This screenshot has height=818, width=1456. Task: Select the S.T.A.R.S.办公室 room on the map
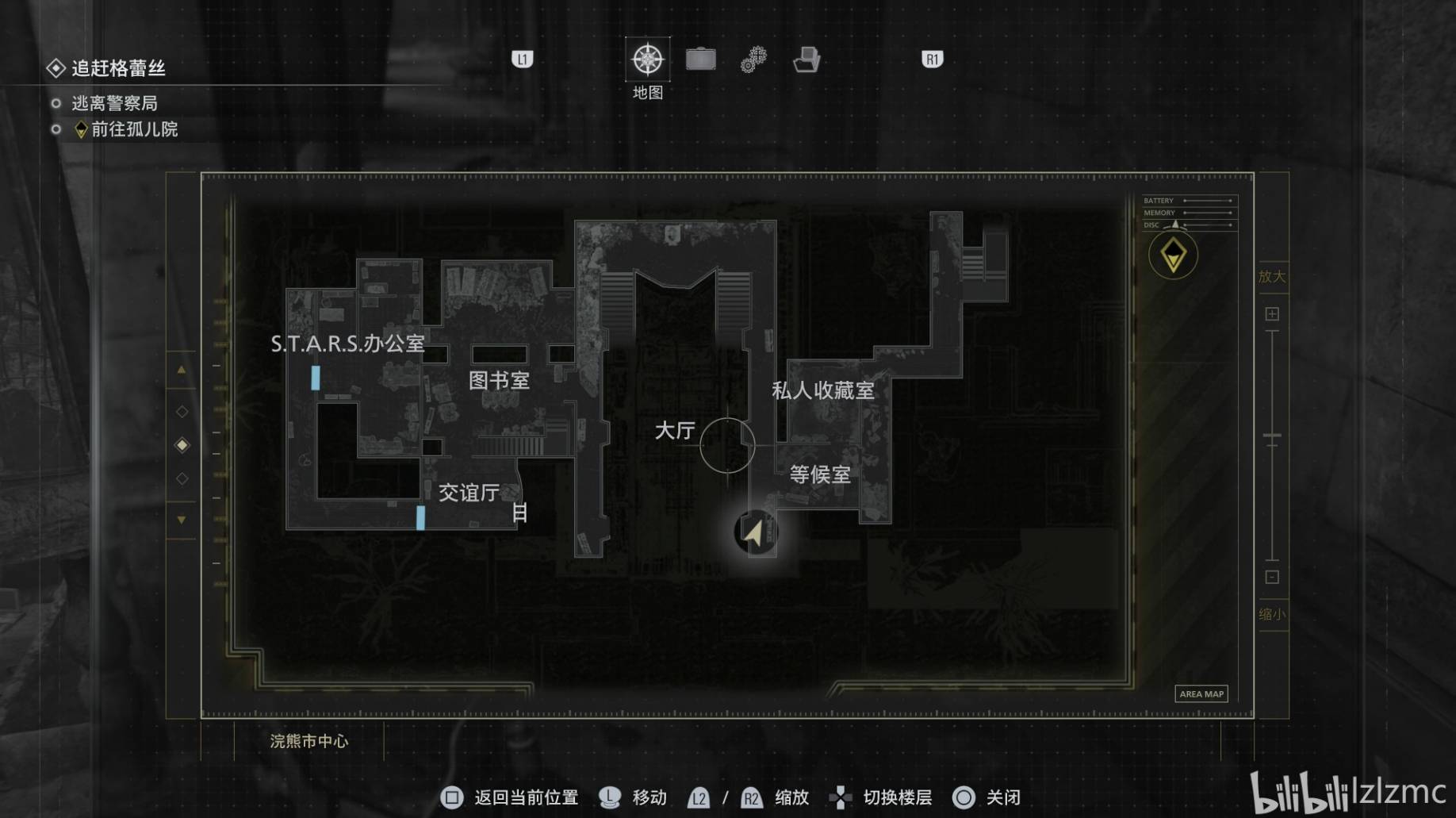(x=347, y=344)
